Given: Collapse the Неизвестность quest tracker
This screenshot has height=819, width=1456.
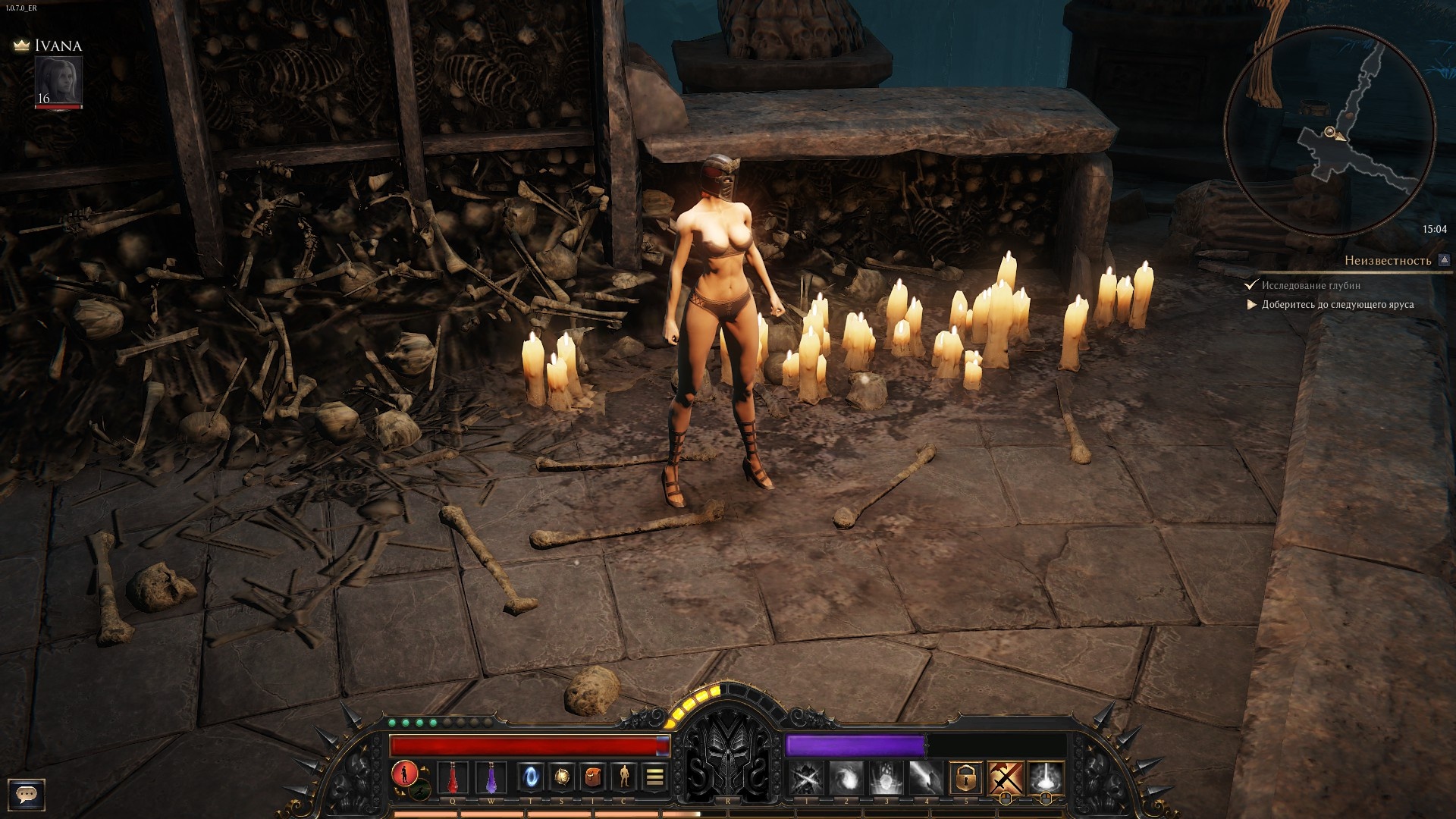Looking at the screenshot, I should pyautogui.click(x=1444, y=260).
